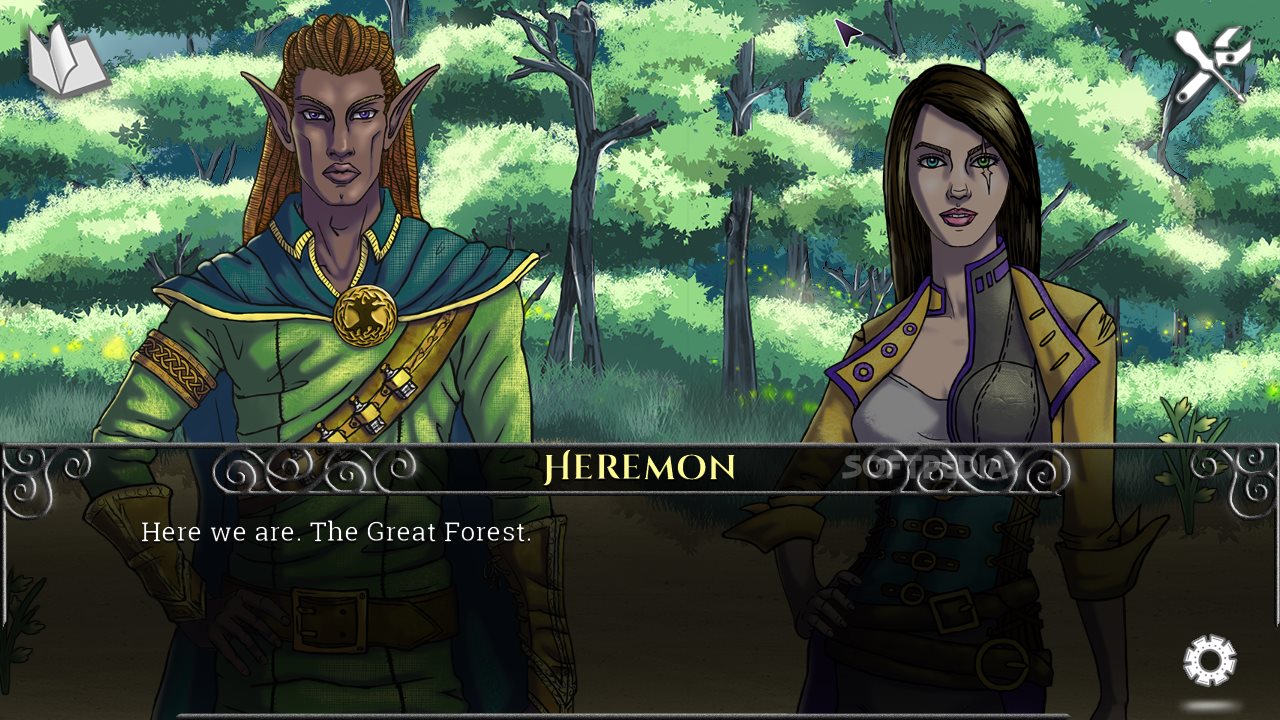The image size is (1280, 720).
Task: Select the HEREMON name label
Action: click(x=638, y=464)
